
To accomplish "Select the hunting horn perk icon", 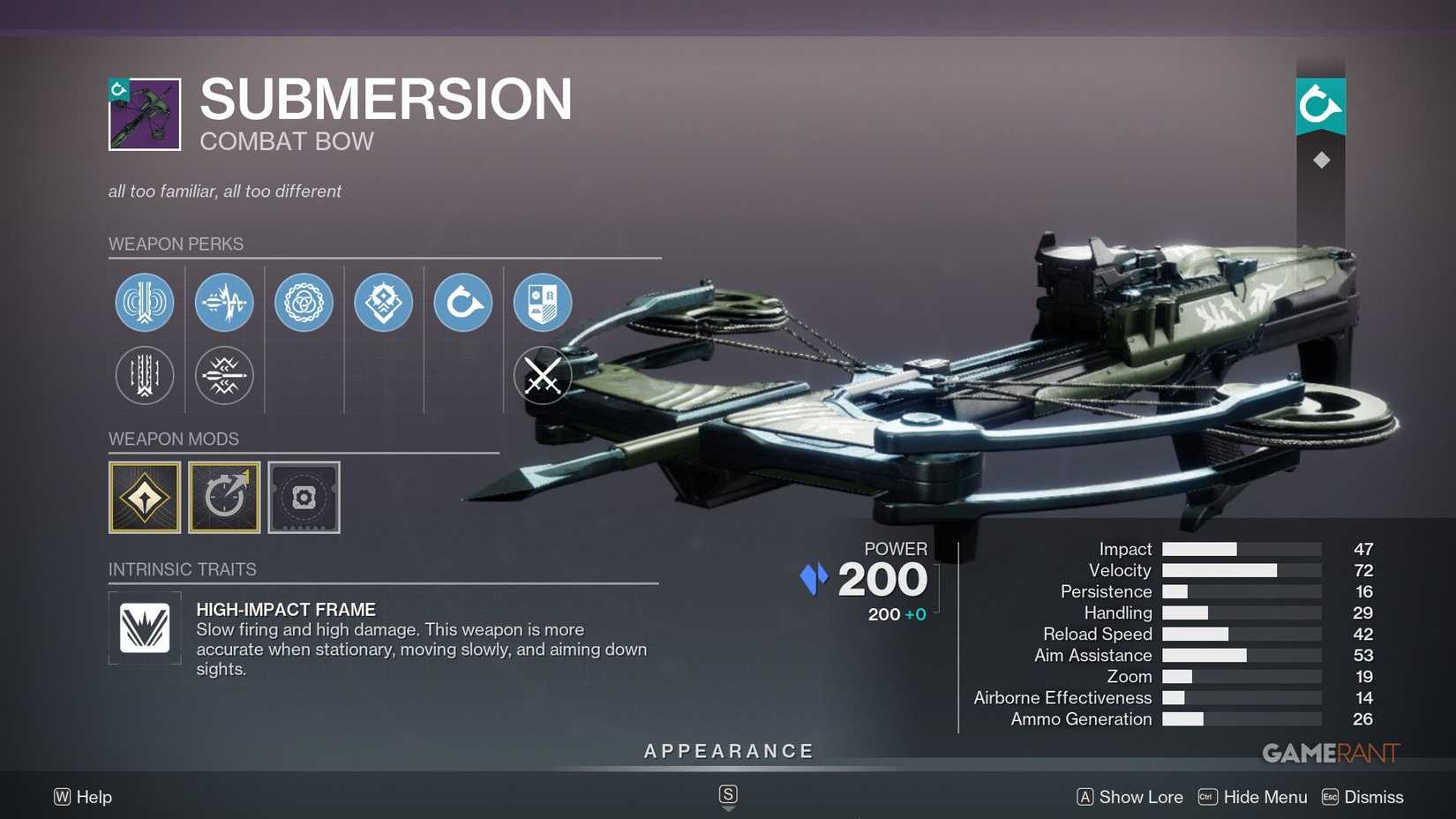I will (x=462, y=302).
